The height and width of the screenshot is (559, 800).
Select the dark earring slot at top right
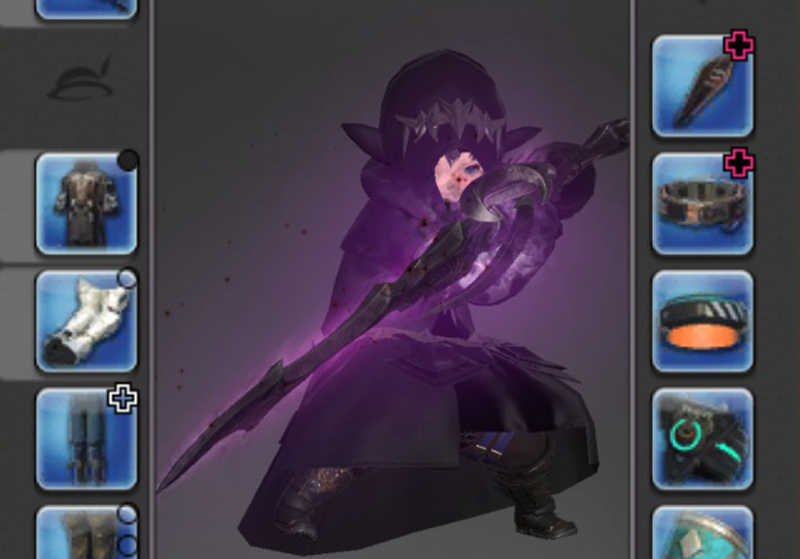pos(702,86)
